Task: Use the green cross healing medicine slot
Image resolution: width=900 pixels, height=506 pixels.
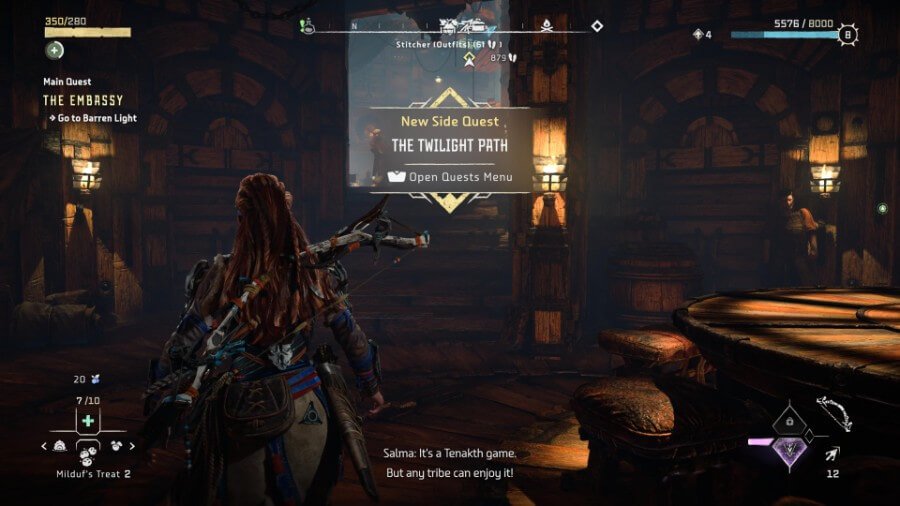Action: [88, 421]
